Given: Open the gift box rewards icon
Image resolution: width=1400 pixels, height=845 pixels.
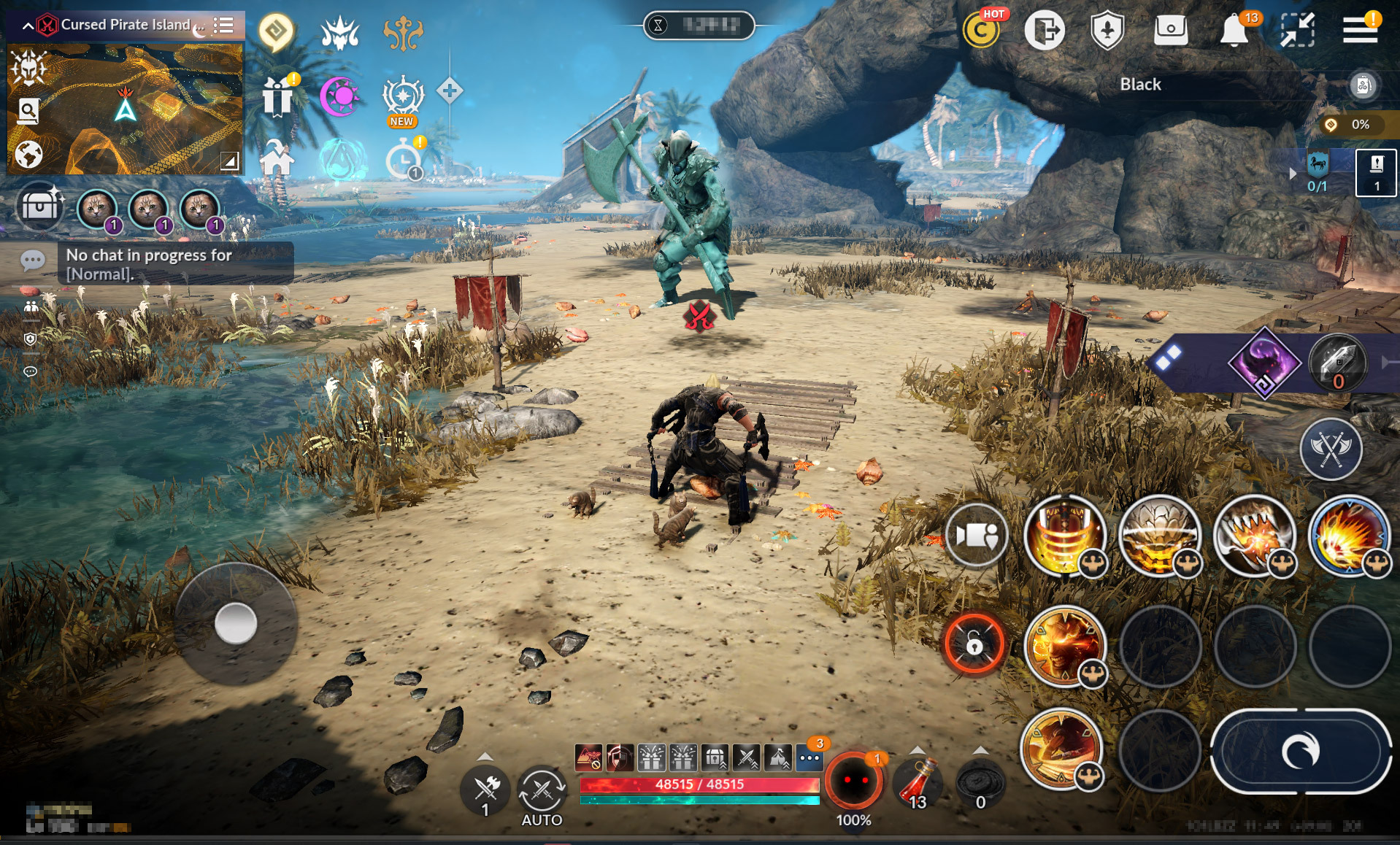Looking at the screenshot, I should click(277, 96).
